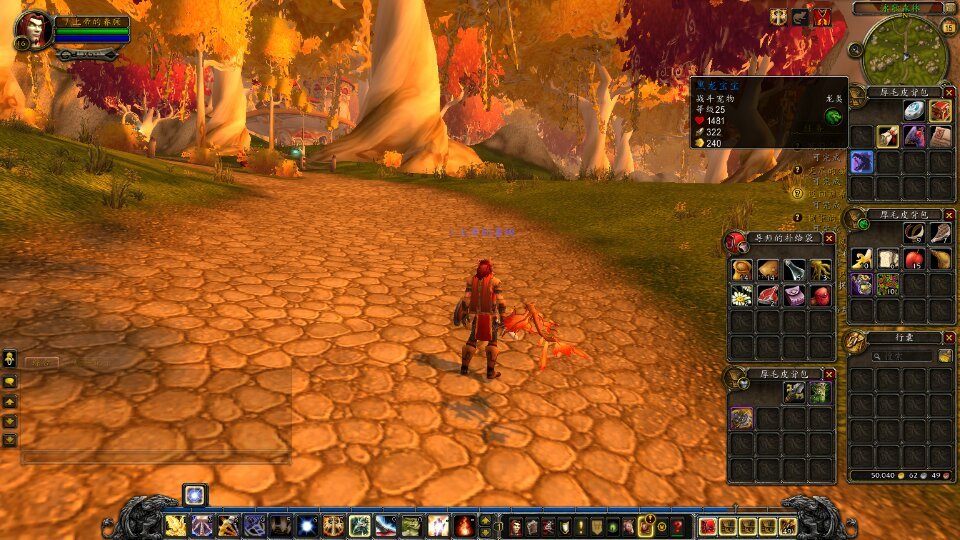Open the red question mark help button
The width and height of the screenshot is (960, 540).
[677, 525]
